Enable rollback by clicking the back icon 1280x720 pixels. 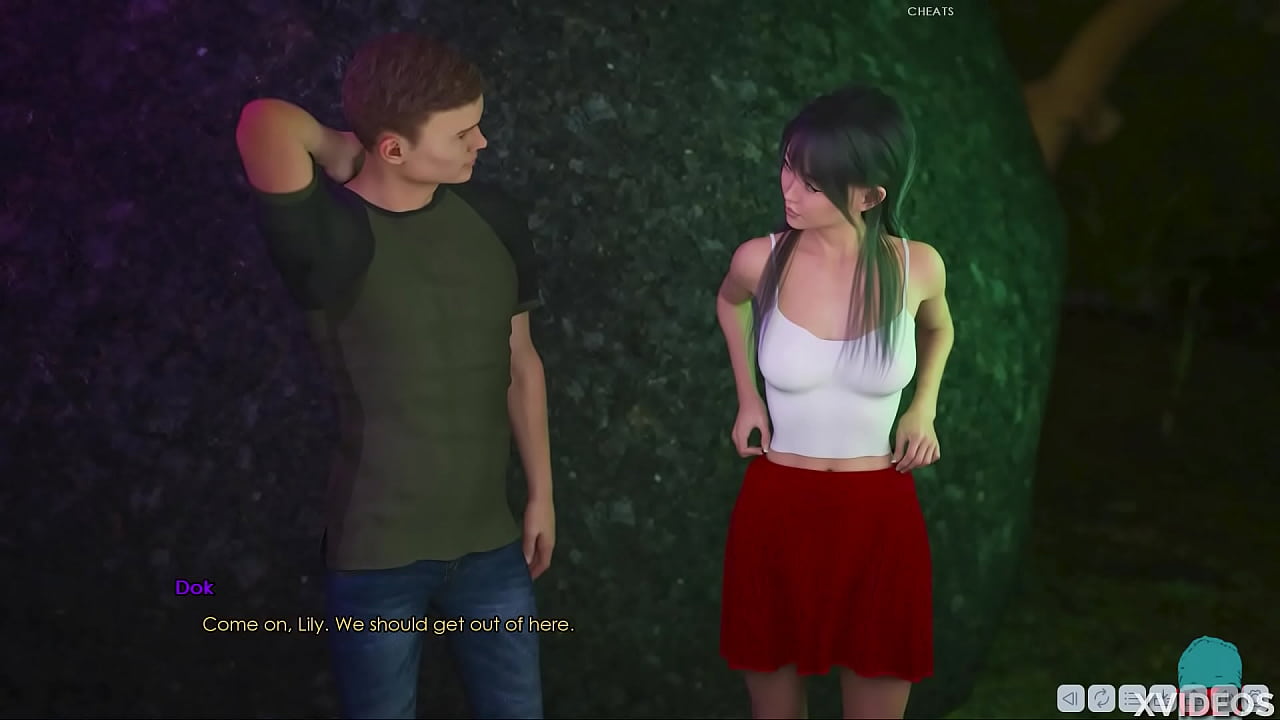1070,699
